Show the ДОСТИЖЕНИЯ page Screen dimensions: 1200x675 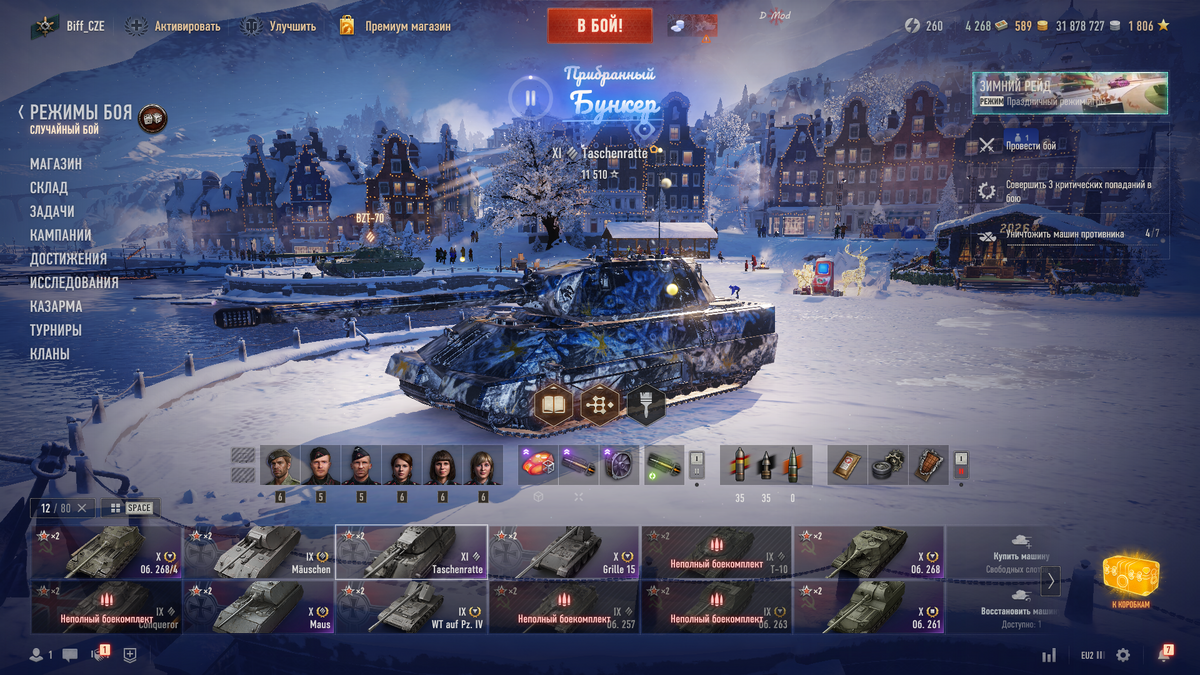(68, 259)
